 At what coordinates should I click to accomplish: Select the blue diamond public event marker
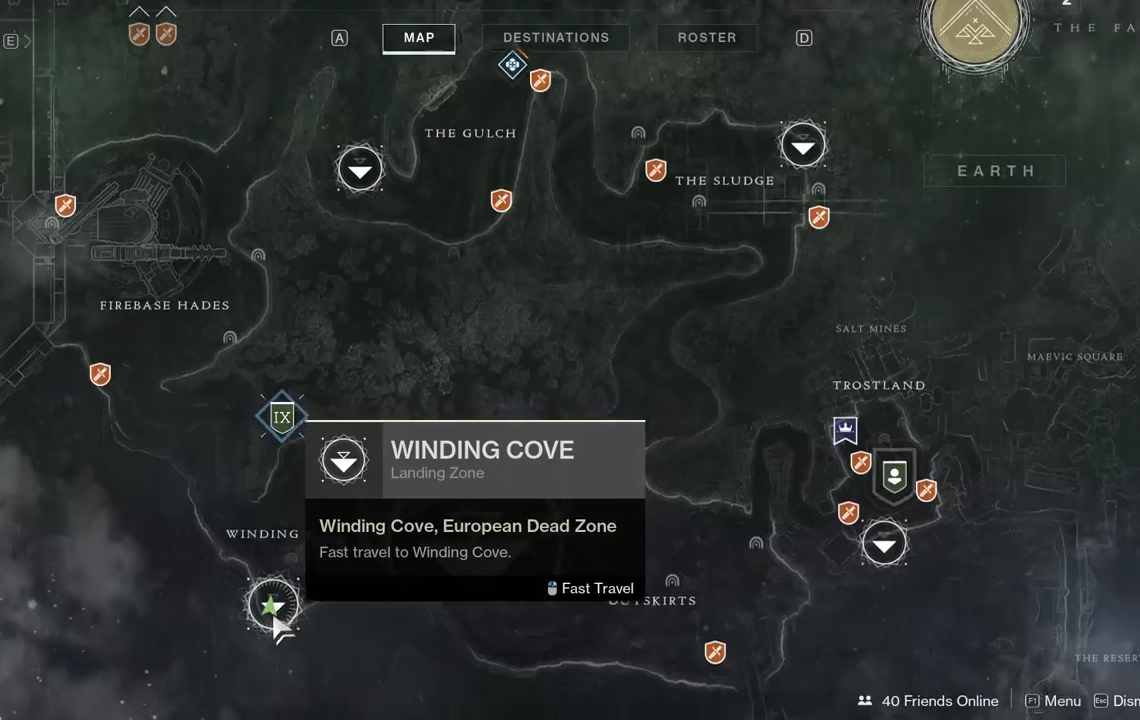tap(512, 65)
